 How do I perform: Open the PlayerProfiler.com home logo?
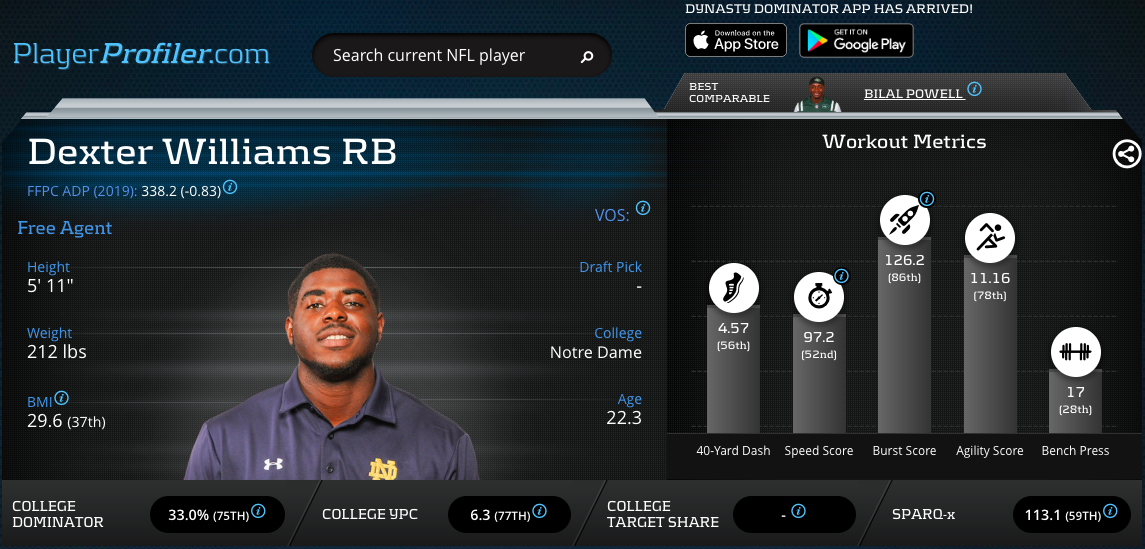[x=141, y=53]
